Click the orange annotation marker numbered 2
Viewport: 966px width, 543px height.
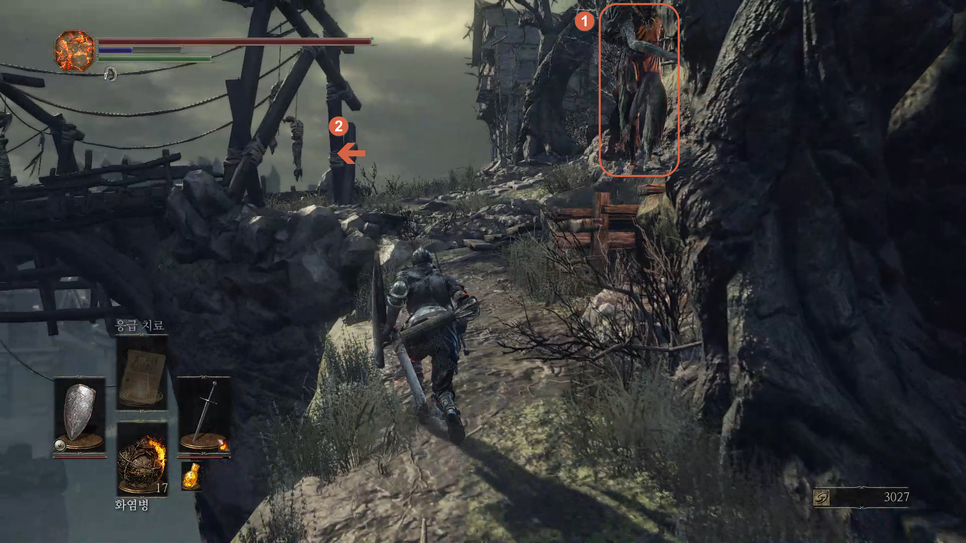(x=339, y=127)
